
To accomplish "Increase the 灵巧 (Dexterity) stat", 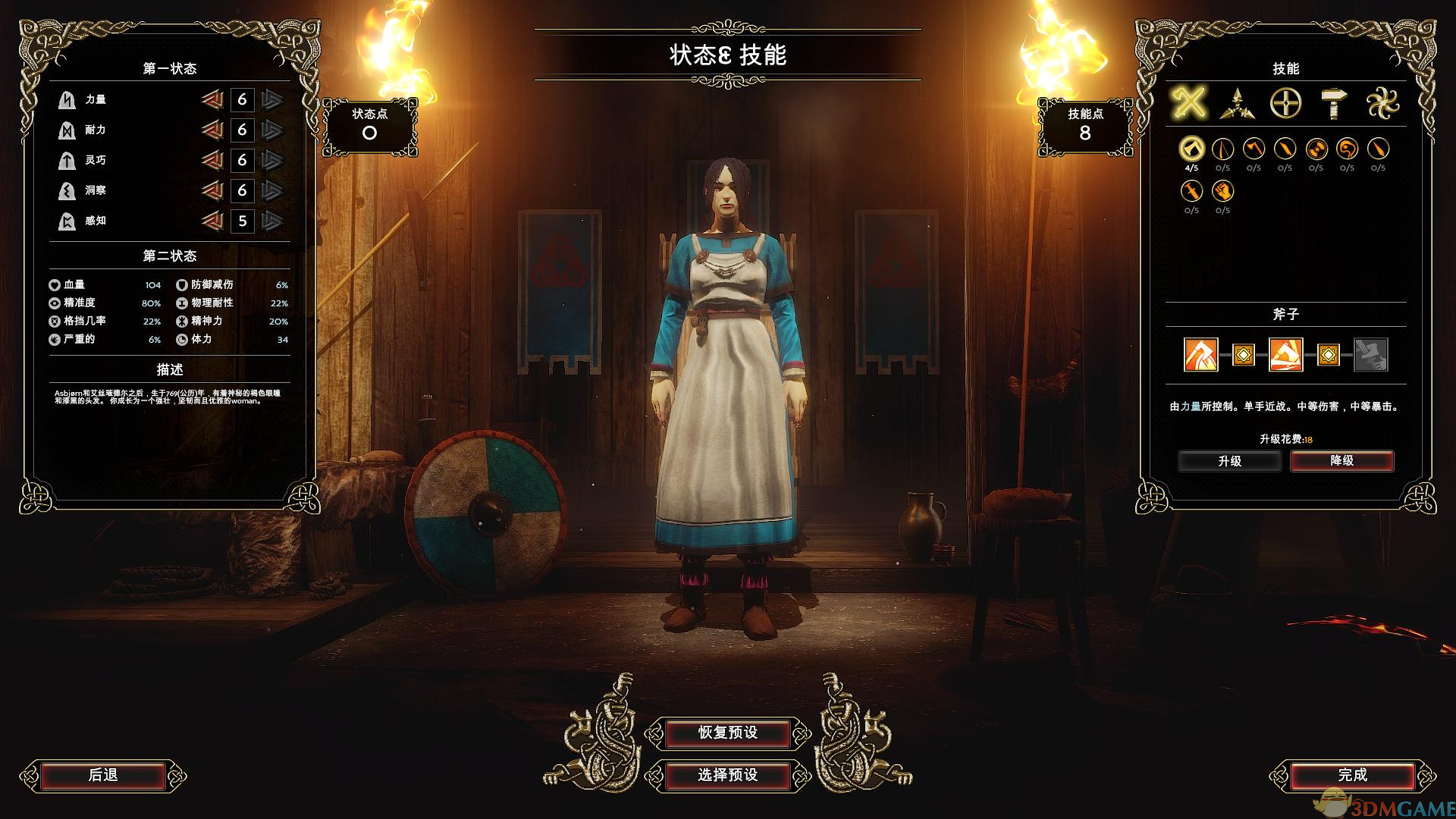I will click(x=272, y=160).
